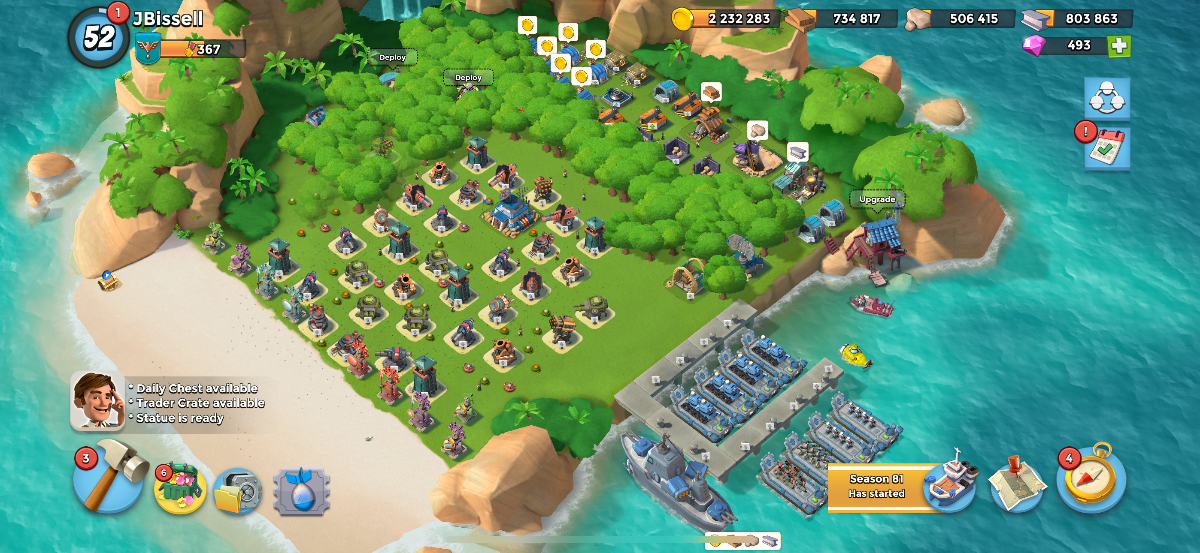Open the calendar checklist with alert
The width and height of the screenshot is (1200, 553).
point(1107,148)
